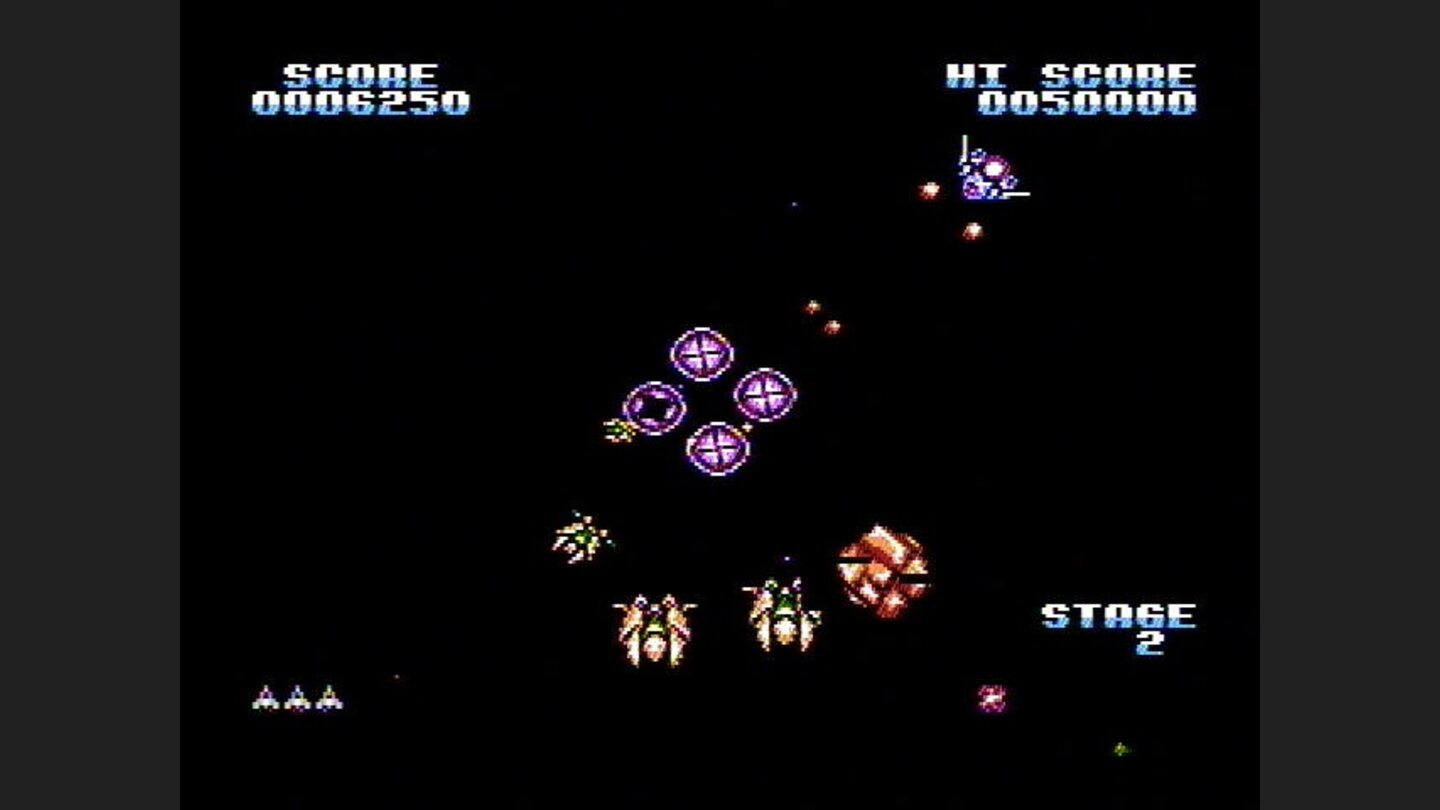Select the SCORE label text

[x=359, y=72]
